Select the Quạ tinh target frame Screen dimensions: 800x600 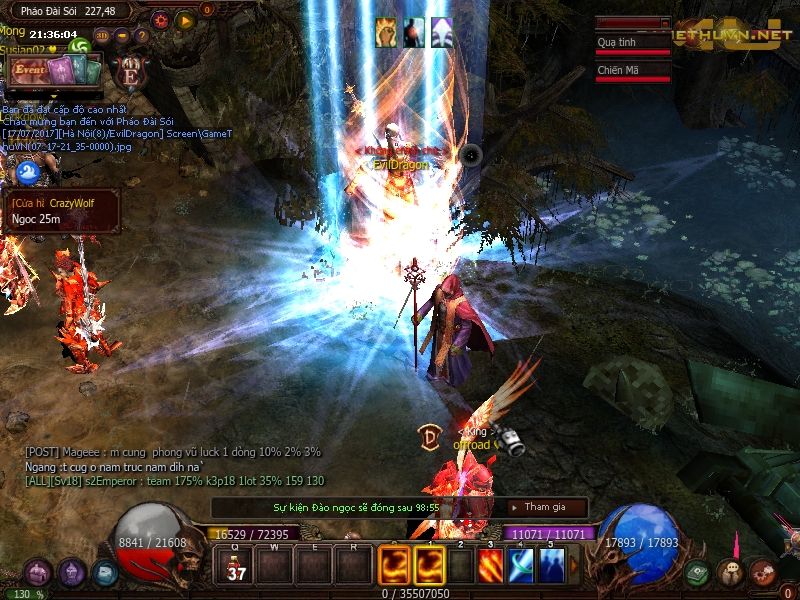click(x=632, y=43)
